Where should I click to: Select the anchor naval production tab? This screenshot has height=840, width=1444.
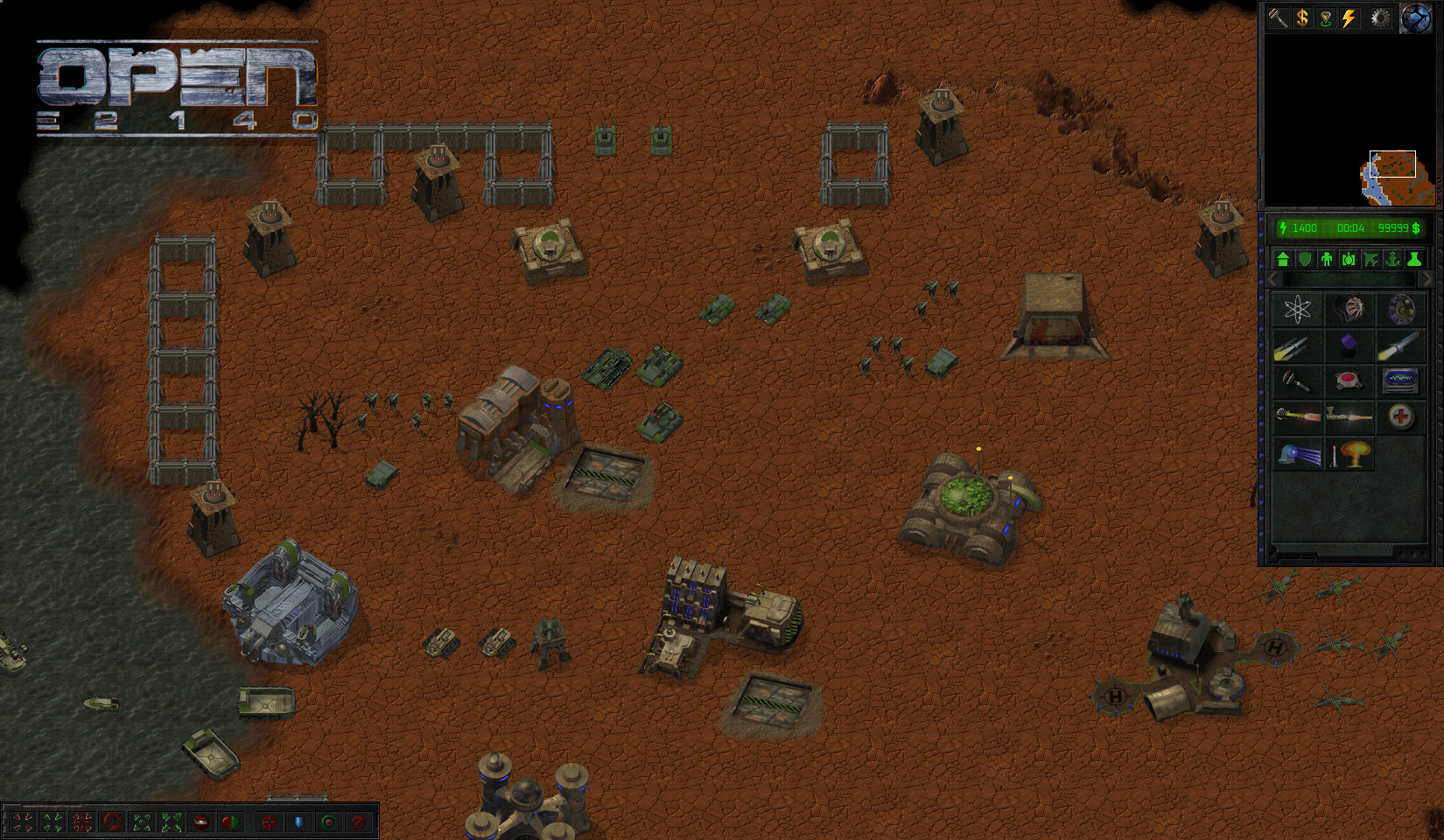point(1392,259)
